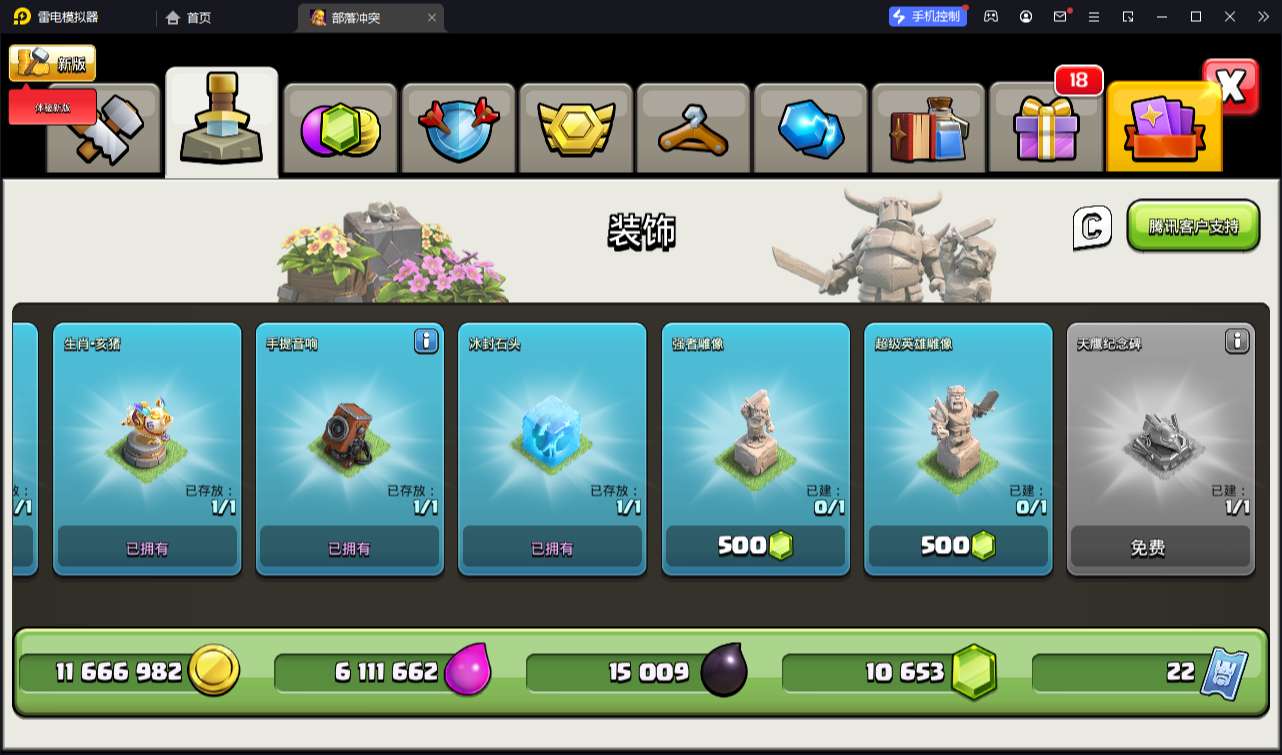Open the blue ore crystal tab
The width and height of the screenshot is (1282, 755).
click(x=811, y=130)
